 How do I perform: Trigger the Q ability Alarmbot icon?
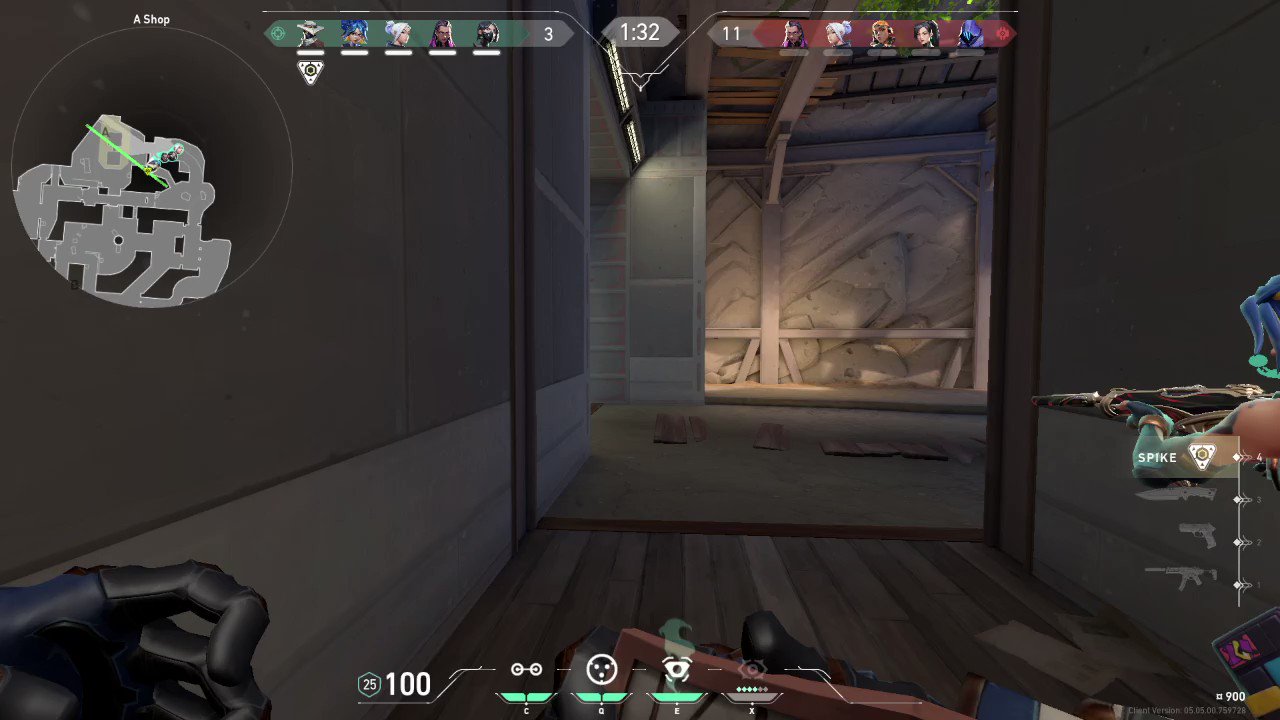tap(602, 670)
